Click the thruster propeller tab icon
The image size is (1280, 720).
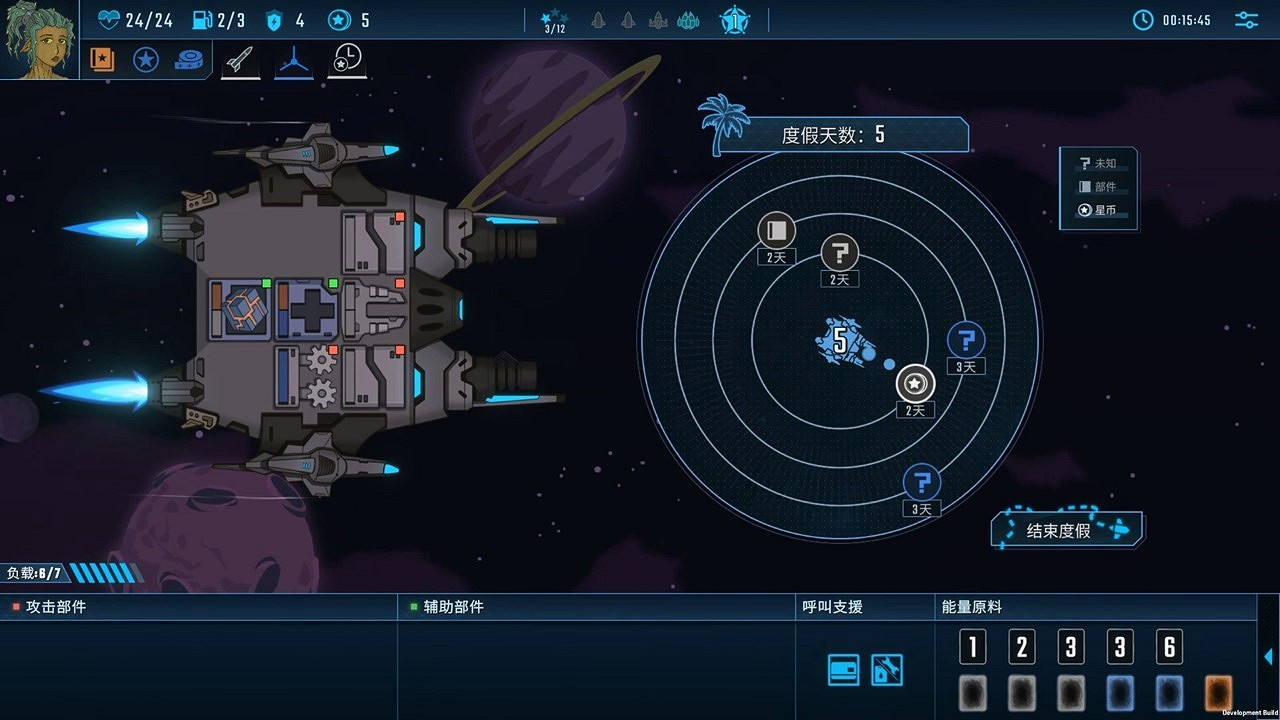[x=293, y=58]
